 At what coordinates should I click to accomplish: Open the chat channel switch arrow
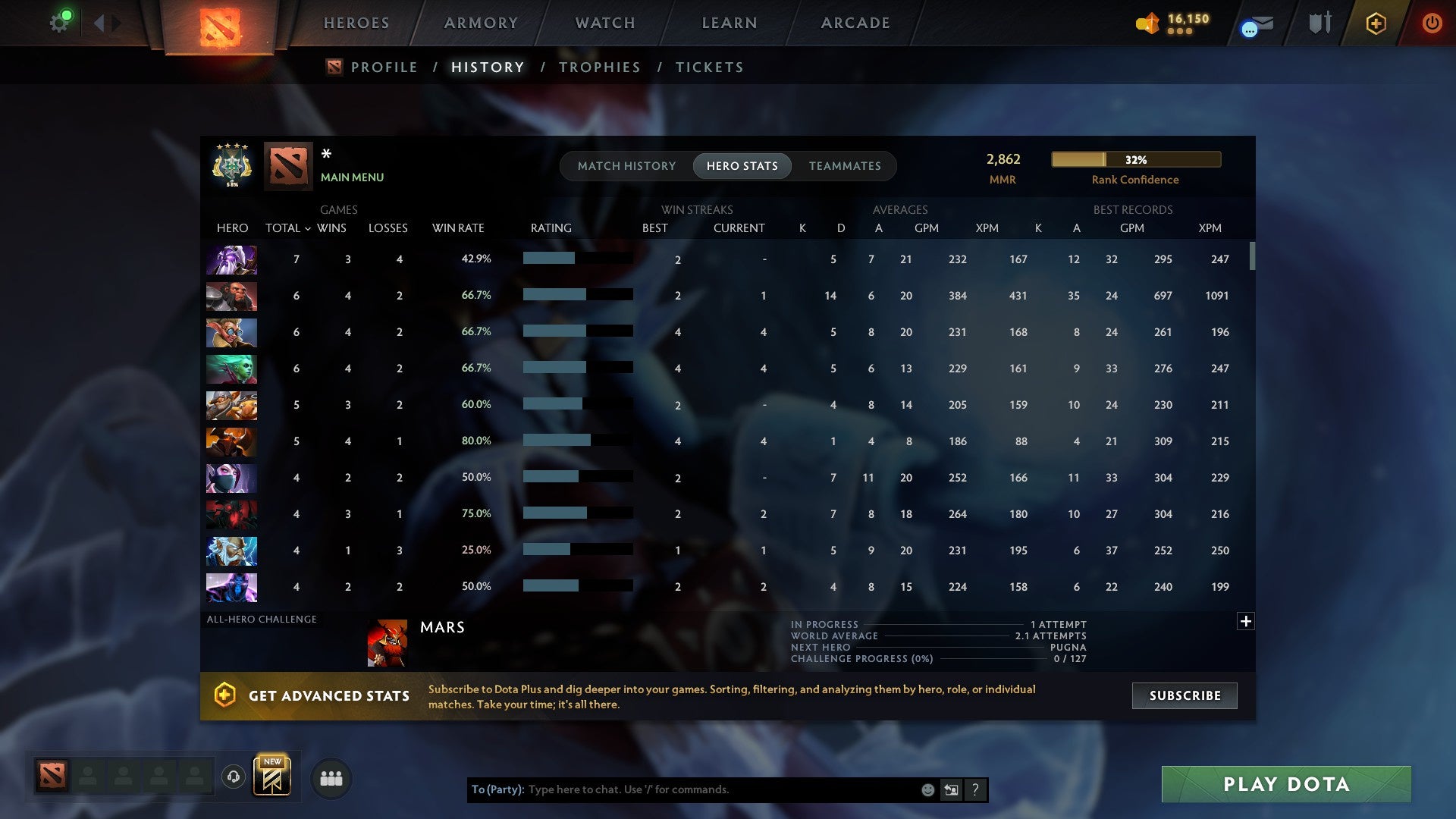950,789
